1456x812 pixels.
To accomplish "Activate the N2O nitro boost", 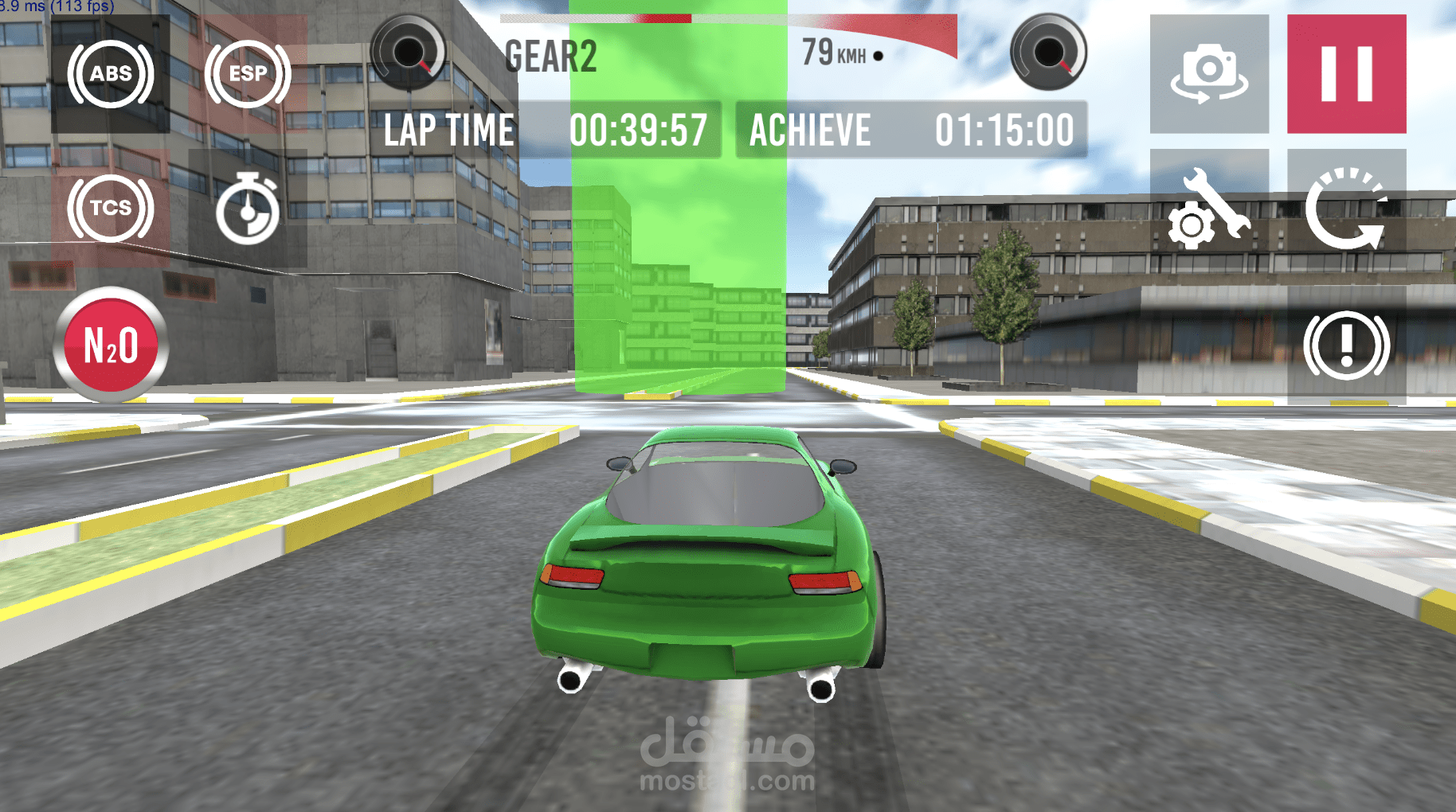I will 111,345.
